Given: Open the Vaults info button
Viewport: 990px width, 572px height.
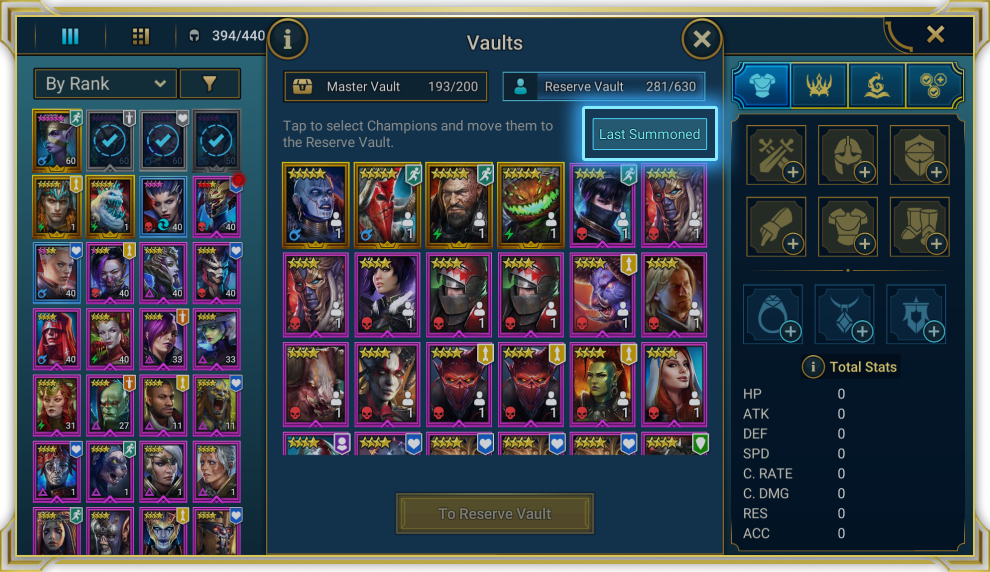Looking at the screenshot, I should (288, 40).
